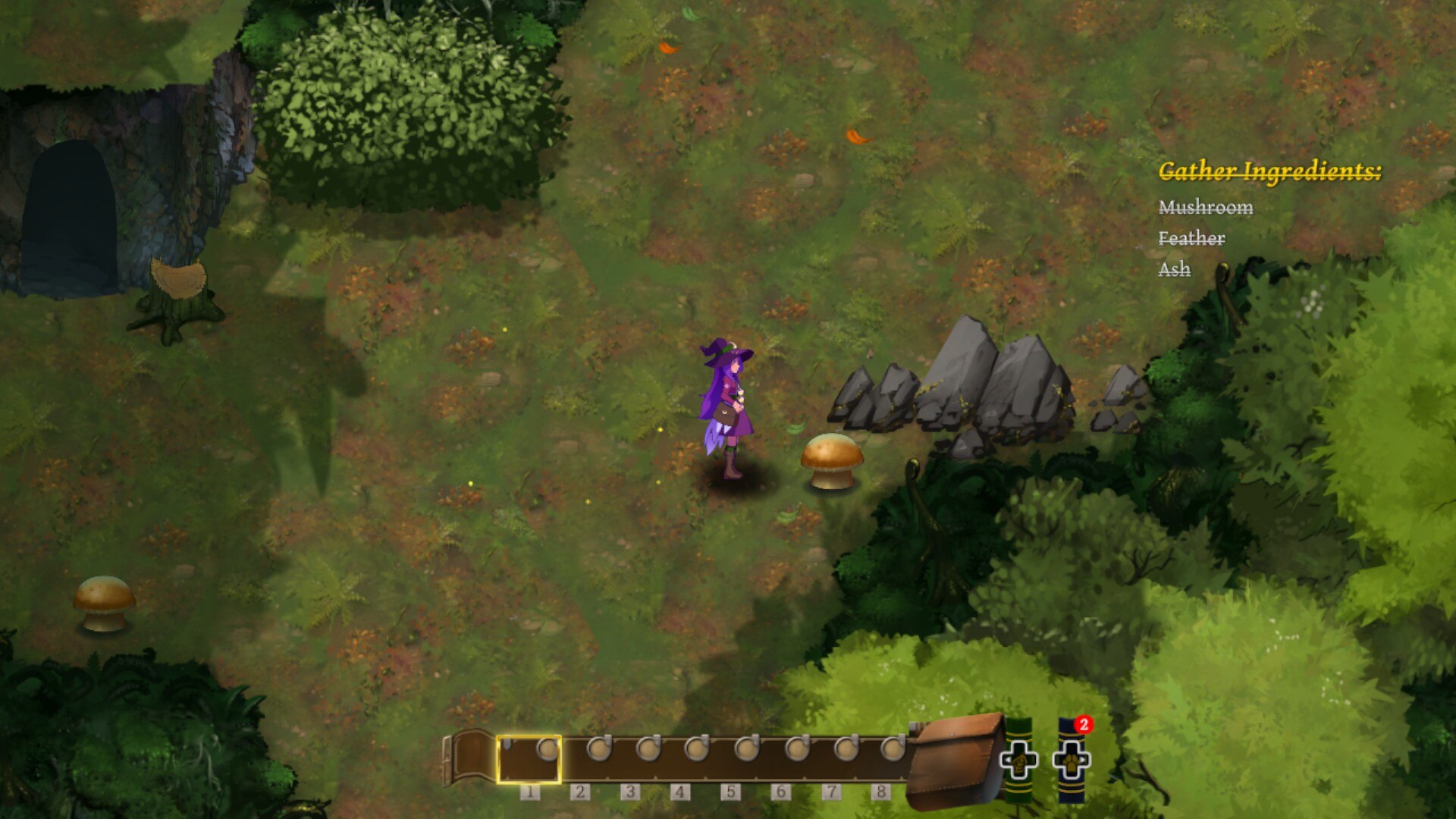Screen dimensions: 1456x819
Task: Click the crossed-out Feather quest objective
Action: (x=1192, y=238)
